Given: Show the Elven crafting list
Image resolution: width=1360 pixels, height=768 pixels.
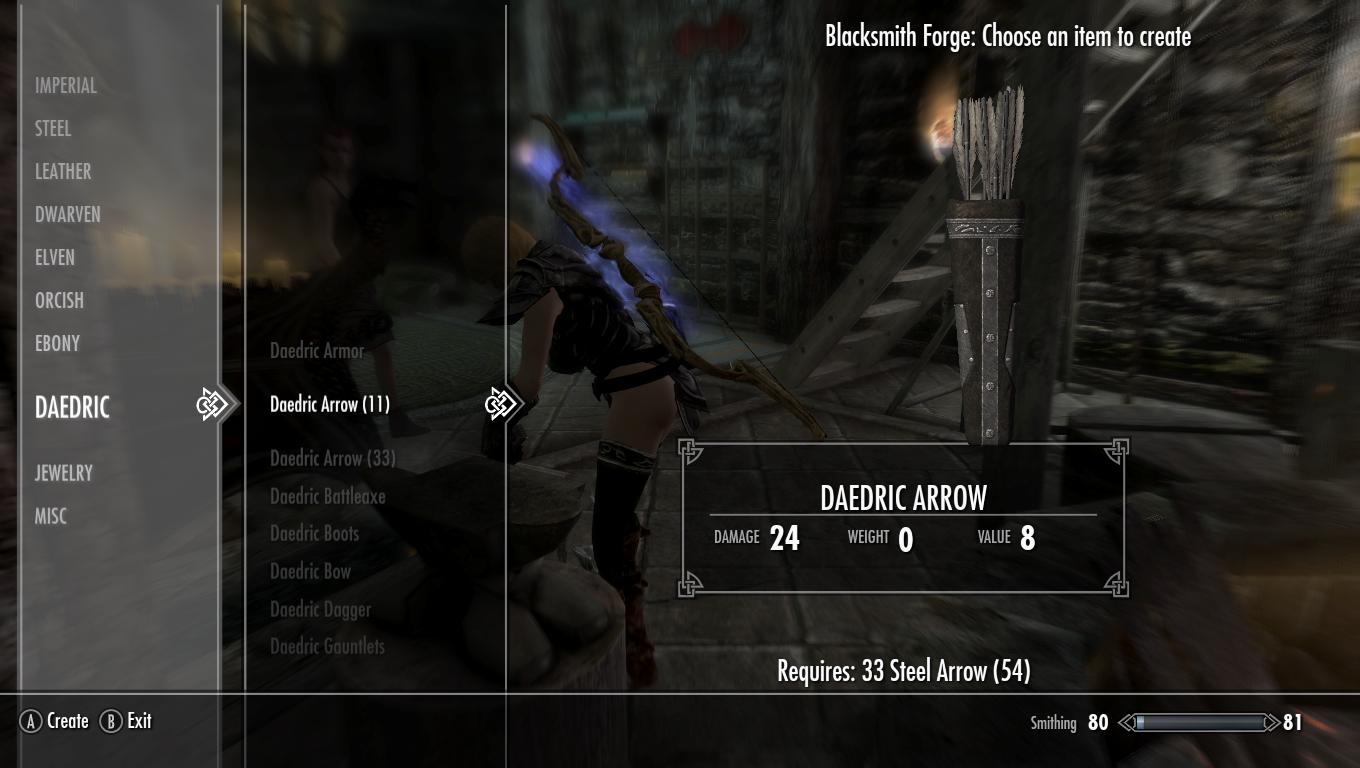Looking at the screenshot, I should point(55,258).
